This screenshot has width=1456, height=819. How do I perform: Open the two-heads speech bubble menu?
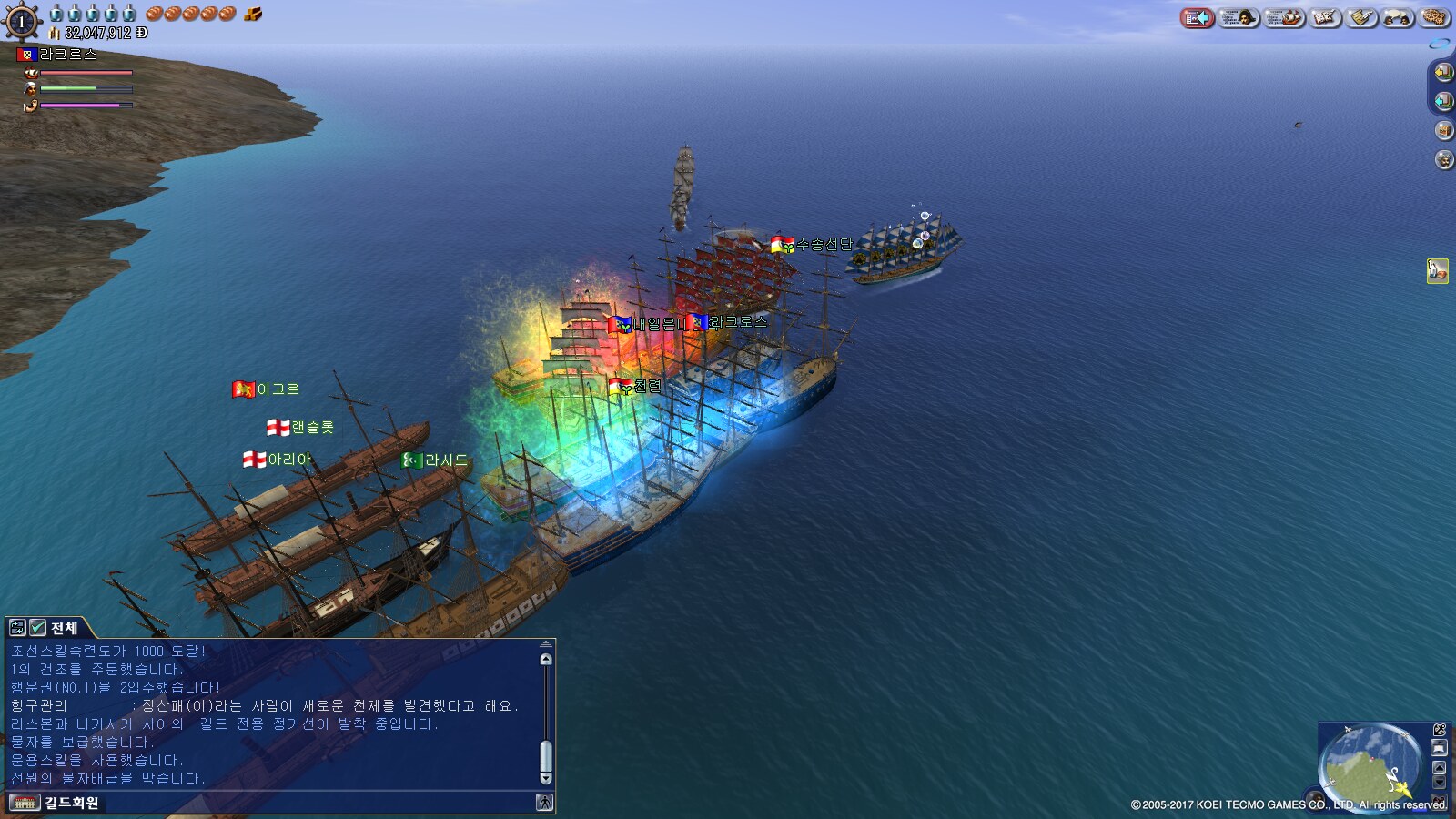pyautogui.click(x=1397, y=17)
